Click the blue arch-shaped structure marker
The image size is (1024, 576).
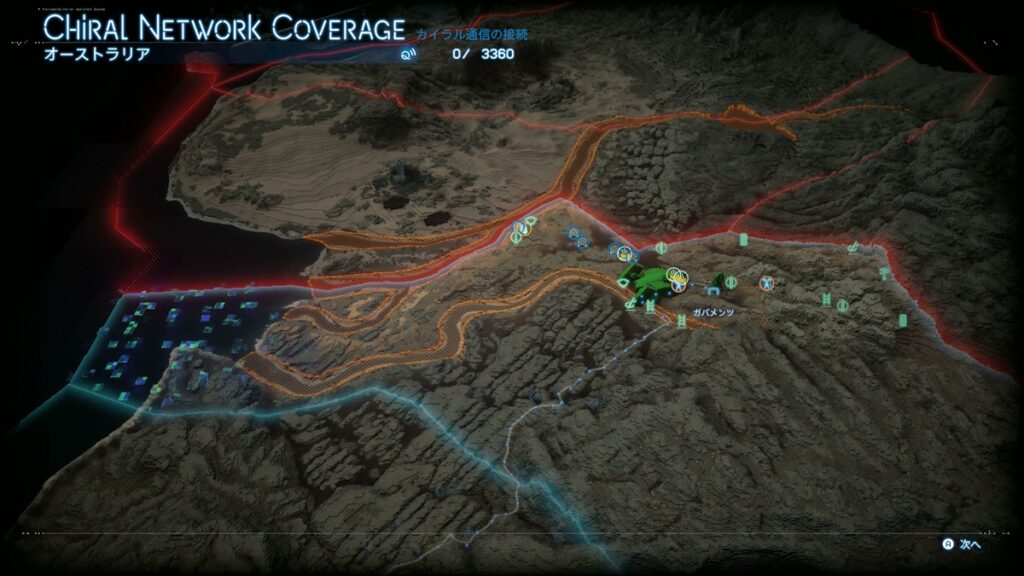coord(712,291)
